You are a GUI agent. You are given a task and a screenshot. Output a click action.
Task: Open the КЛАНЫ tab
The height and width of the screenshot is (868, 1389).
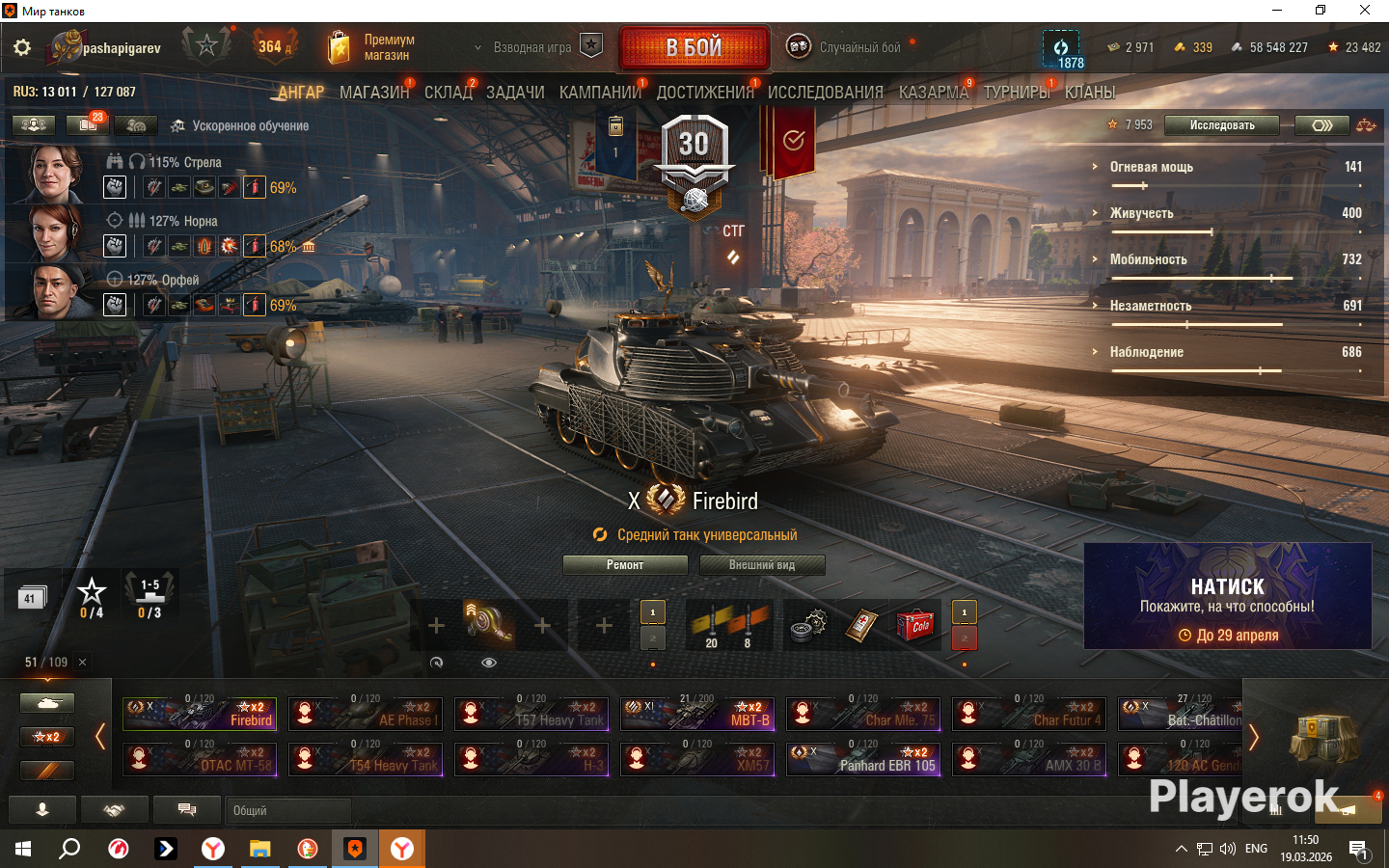tap(1090, 93)
